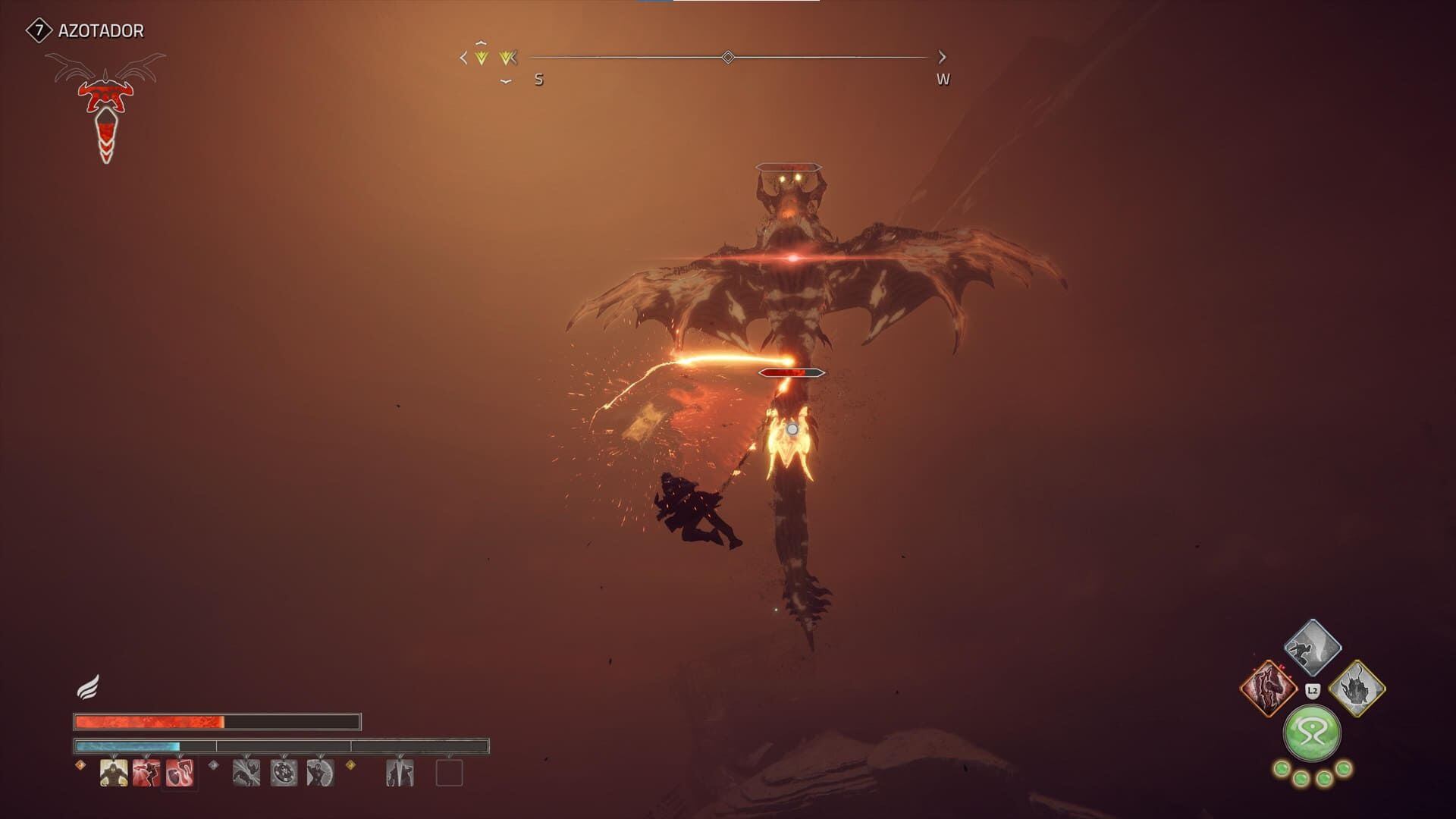1456x819 pixels.
Task: Select the Azotador enemy target icon
Action: pyautogui.click(x=106, y=106)
